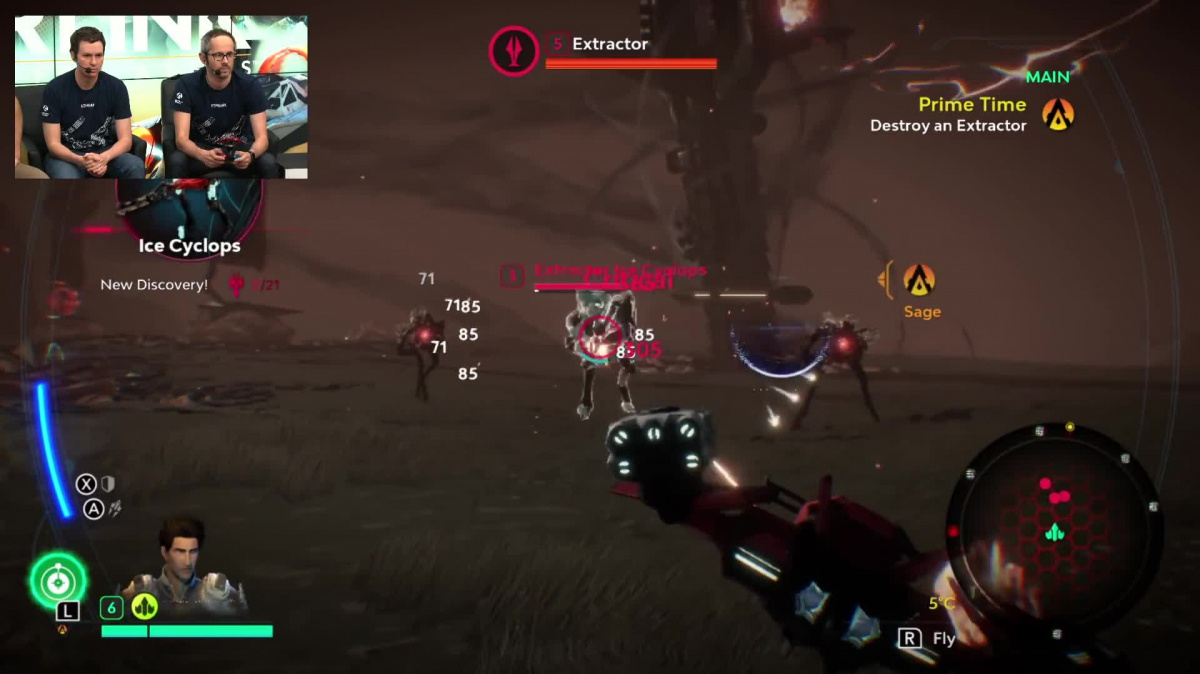Activate the green glowing ability icon
The width and height of the screenshot is (1200, 674).
pyautogui.click(x=58, y=579)
